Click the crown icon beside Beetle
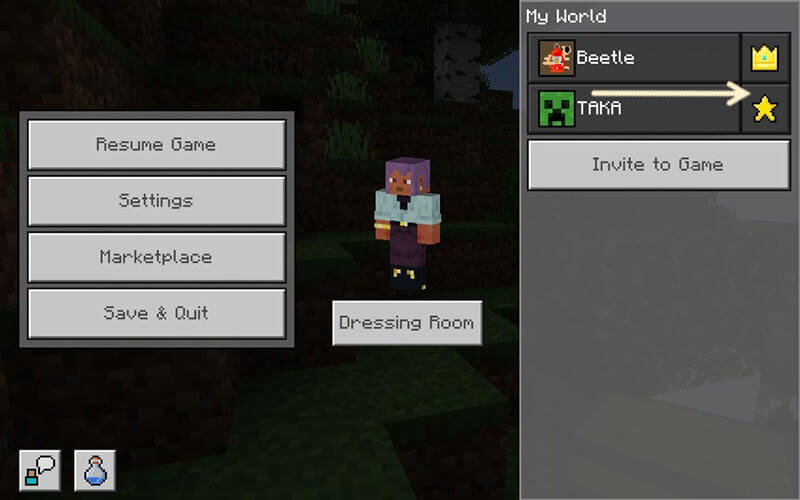 765,58
